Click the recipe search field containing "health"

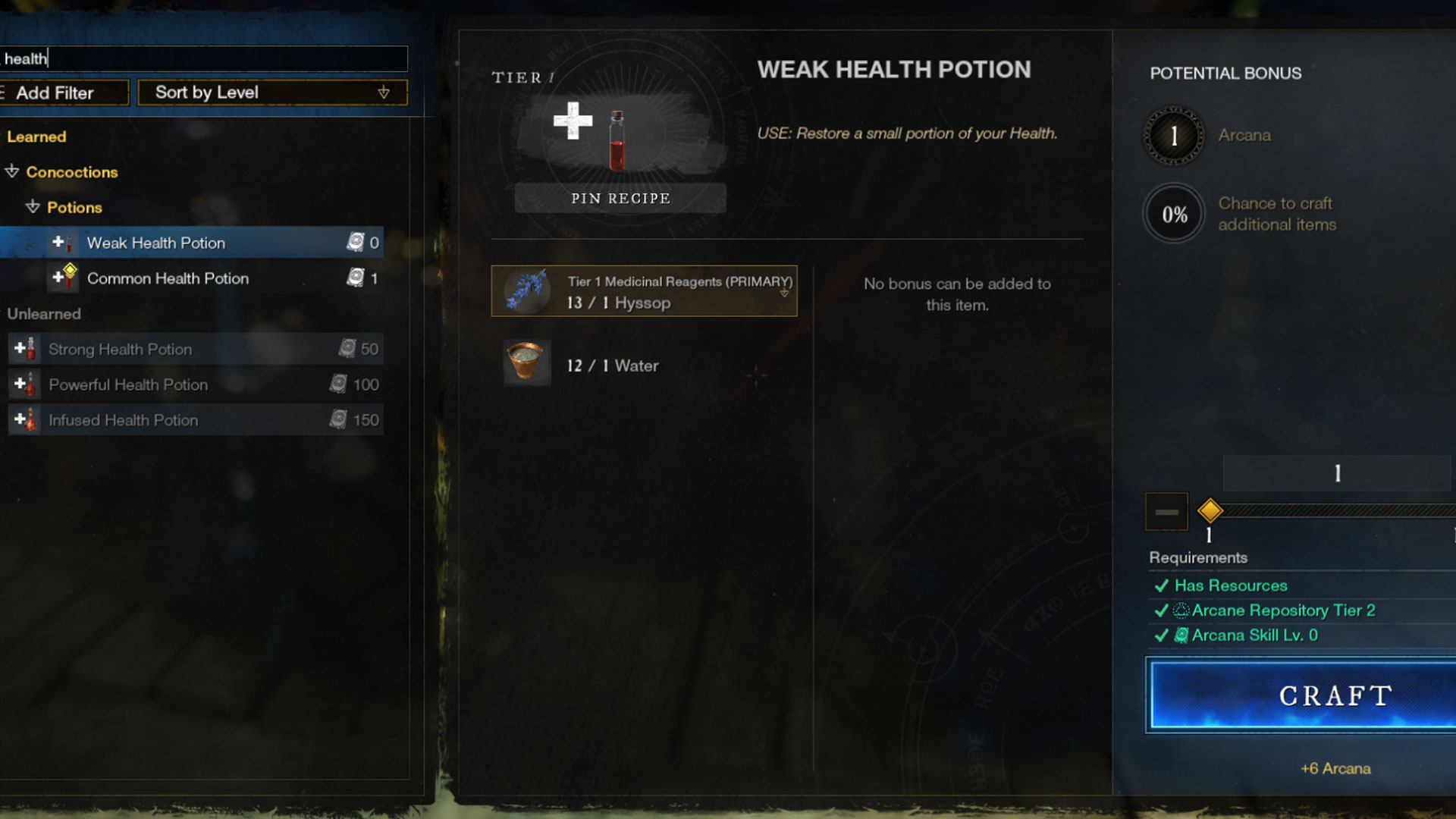[x=203, y=58]
